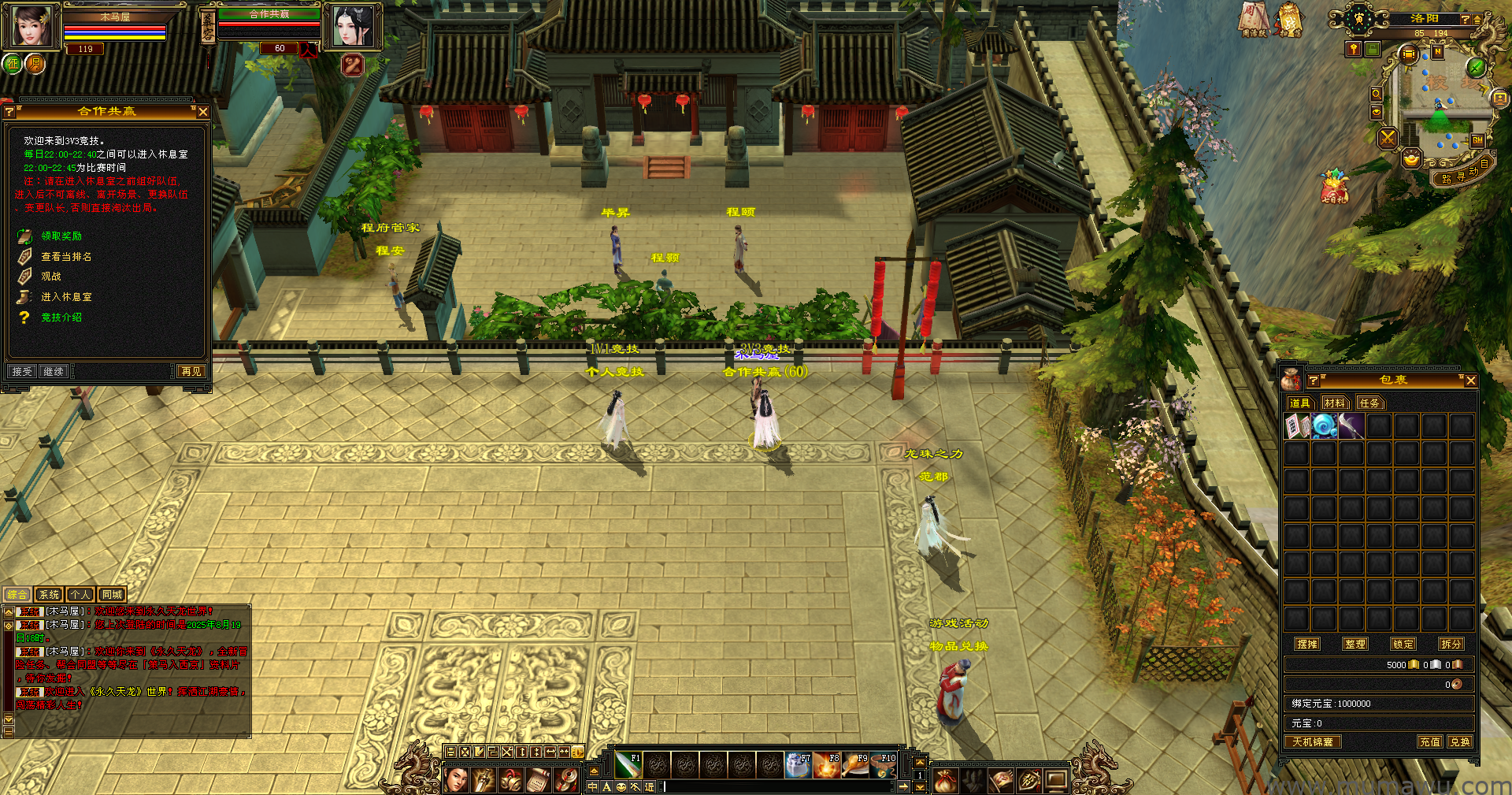Activate the F1 sword skill slot

[628, 764]
